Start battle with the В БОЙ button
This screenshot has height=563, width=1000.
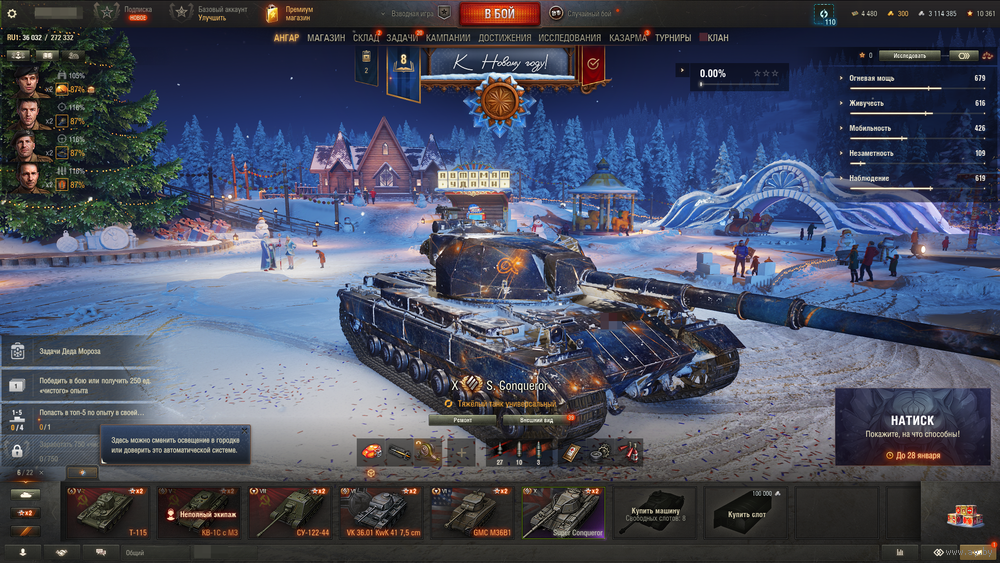[x=499, y=14]
